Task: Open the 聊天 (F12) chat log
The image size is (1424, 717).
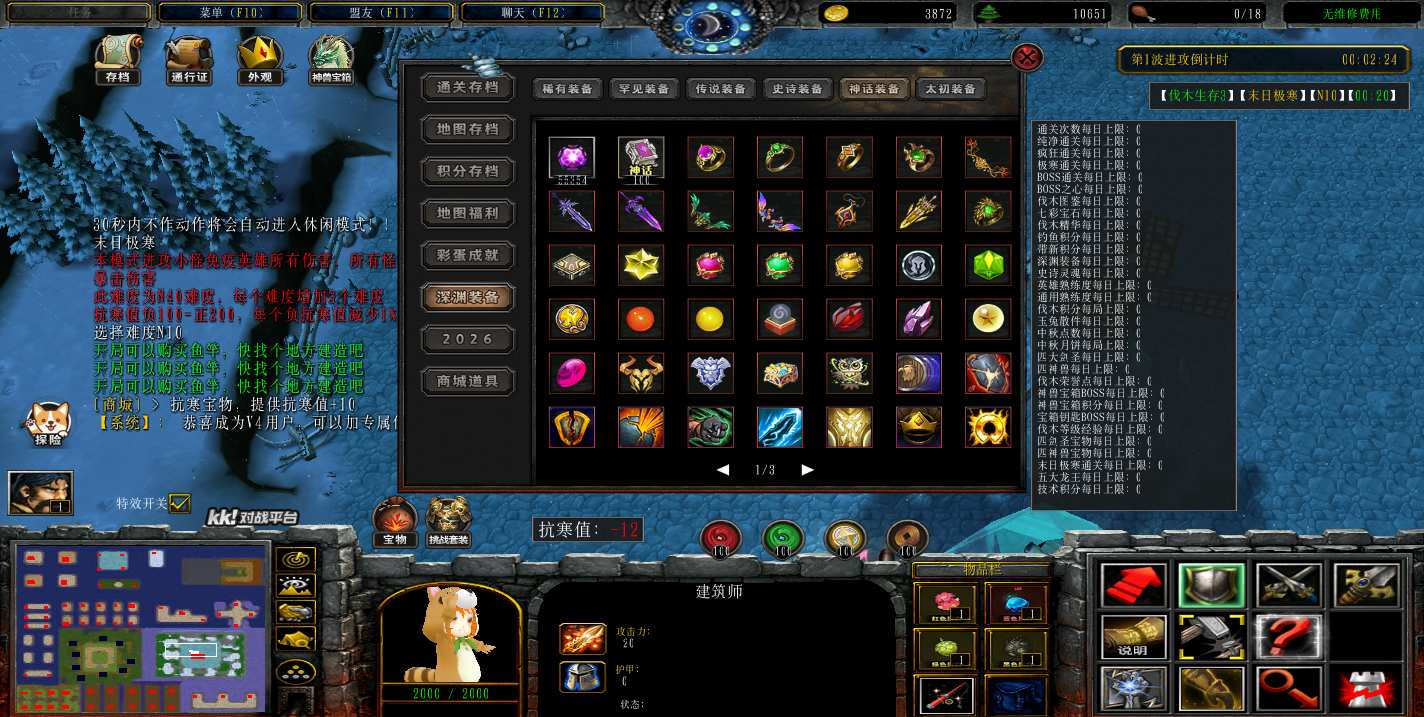Action: (531, 13)
